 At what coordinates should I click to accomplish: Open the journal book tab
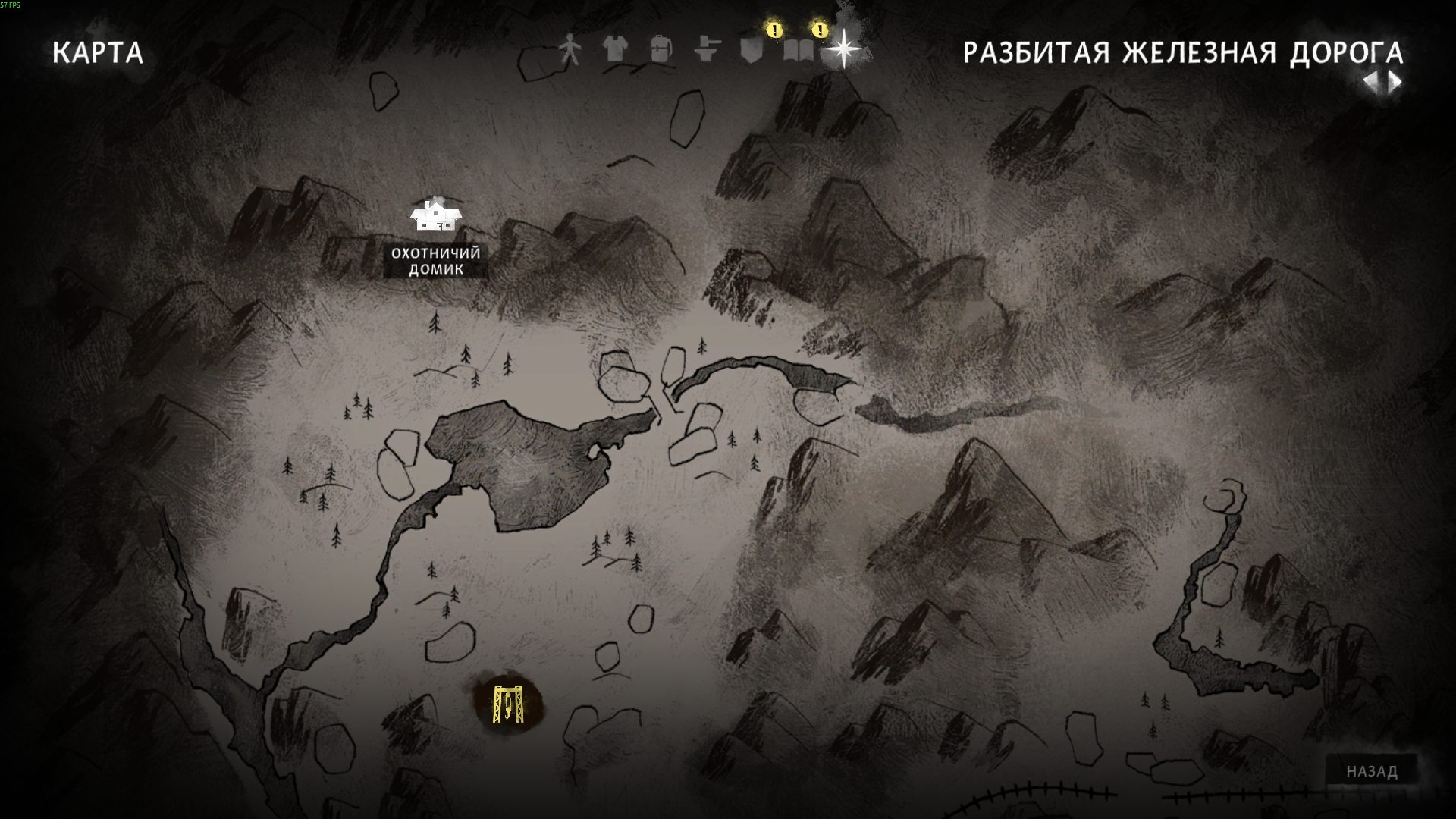pyautogui.click(x=798, y=50)
